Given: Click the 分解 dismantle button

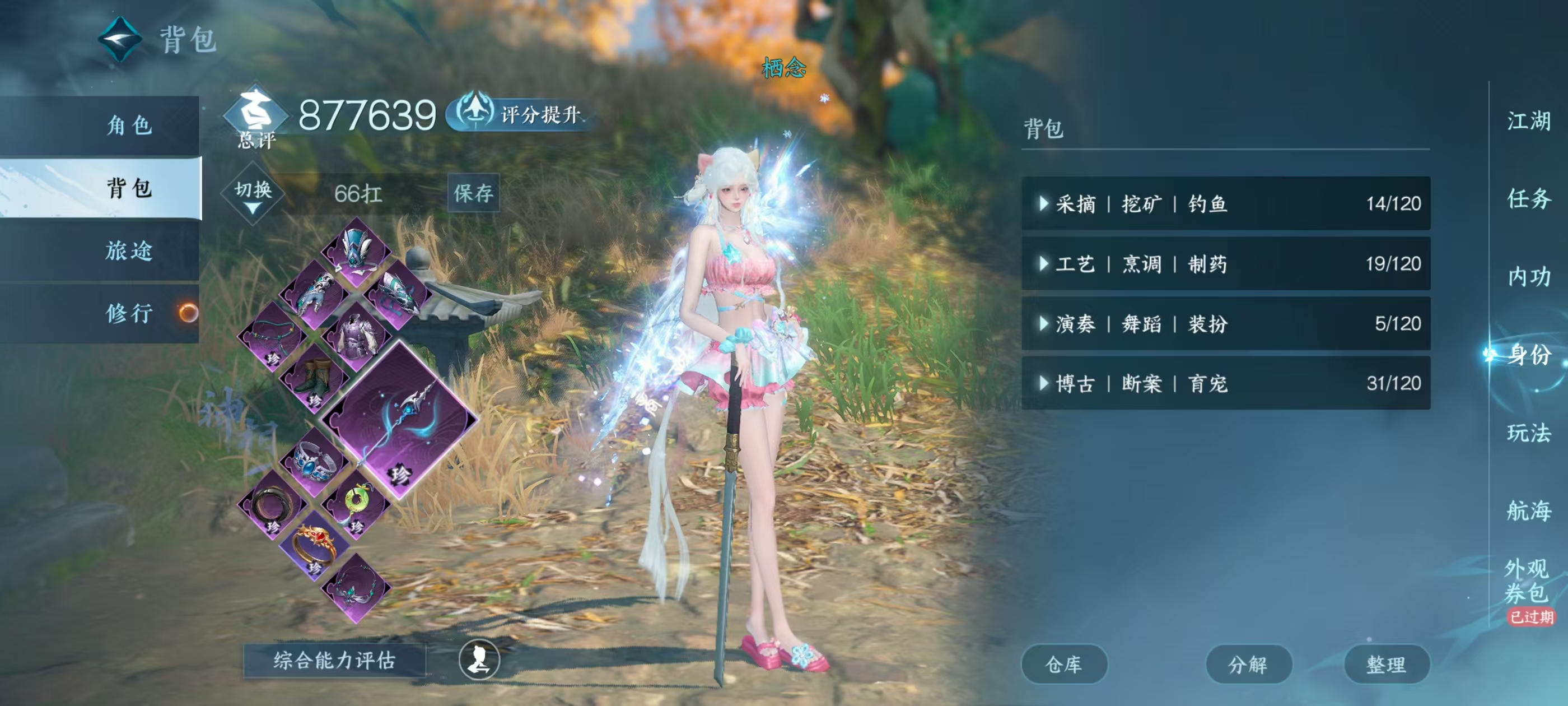Looking at the screenshot, I should click(x=1248, y=664).
